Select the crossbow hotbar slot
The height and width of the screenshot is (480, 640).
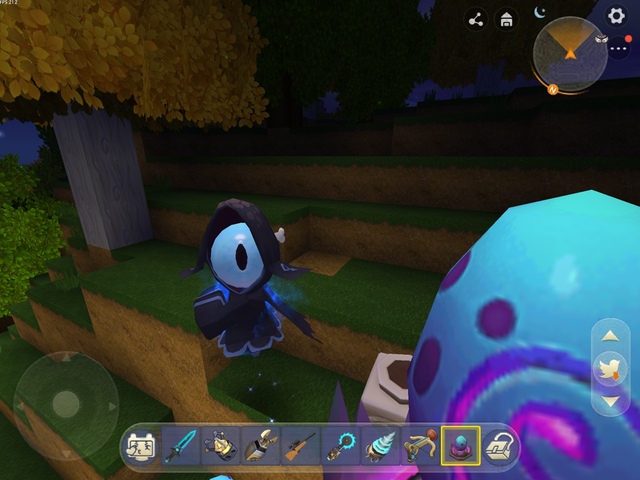[x=419, y=446]
